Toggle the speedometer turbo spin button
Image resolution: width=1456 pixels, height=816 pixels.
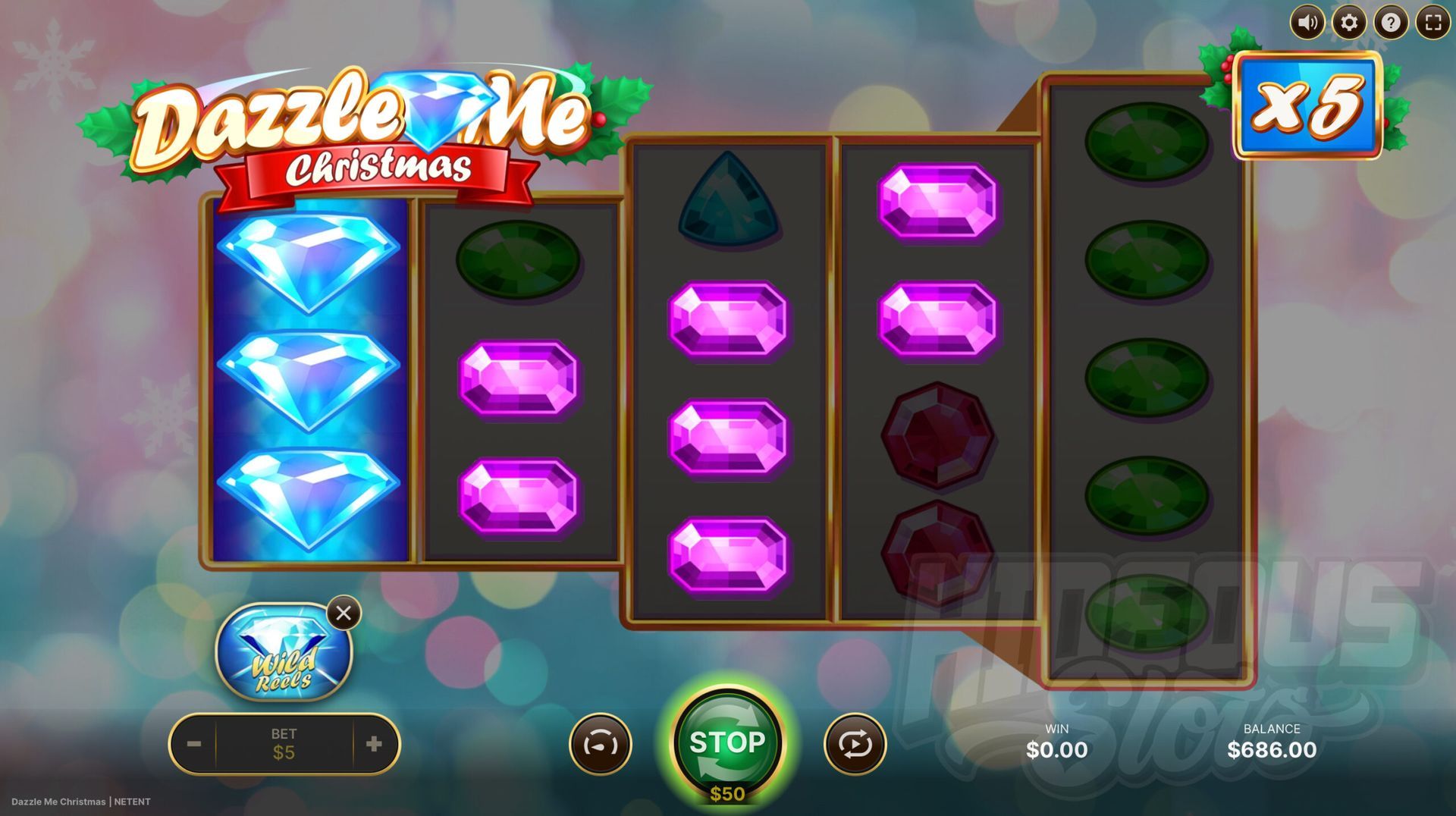(x=600, y=745)
